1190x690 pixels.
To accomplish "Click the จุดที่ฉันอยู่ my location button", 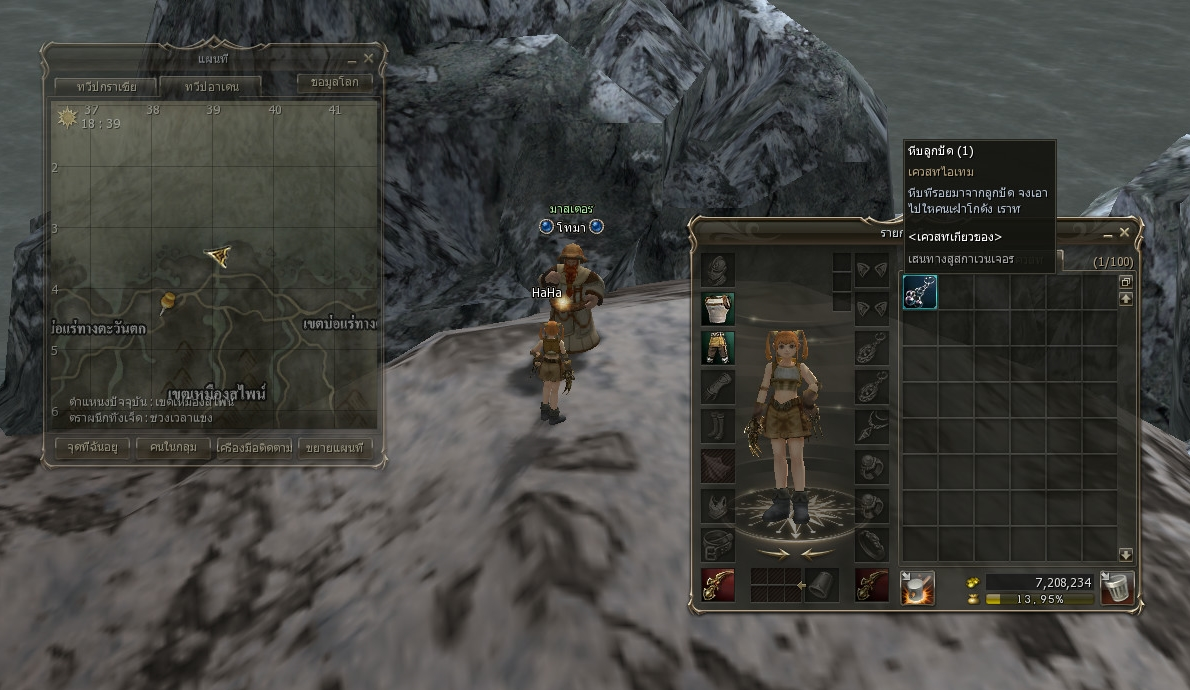I will click(87, 447).
